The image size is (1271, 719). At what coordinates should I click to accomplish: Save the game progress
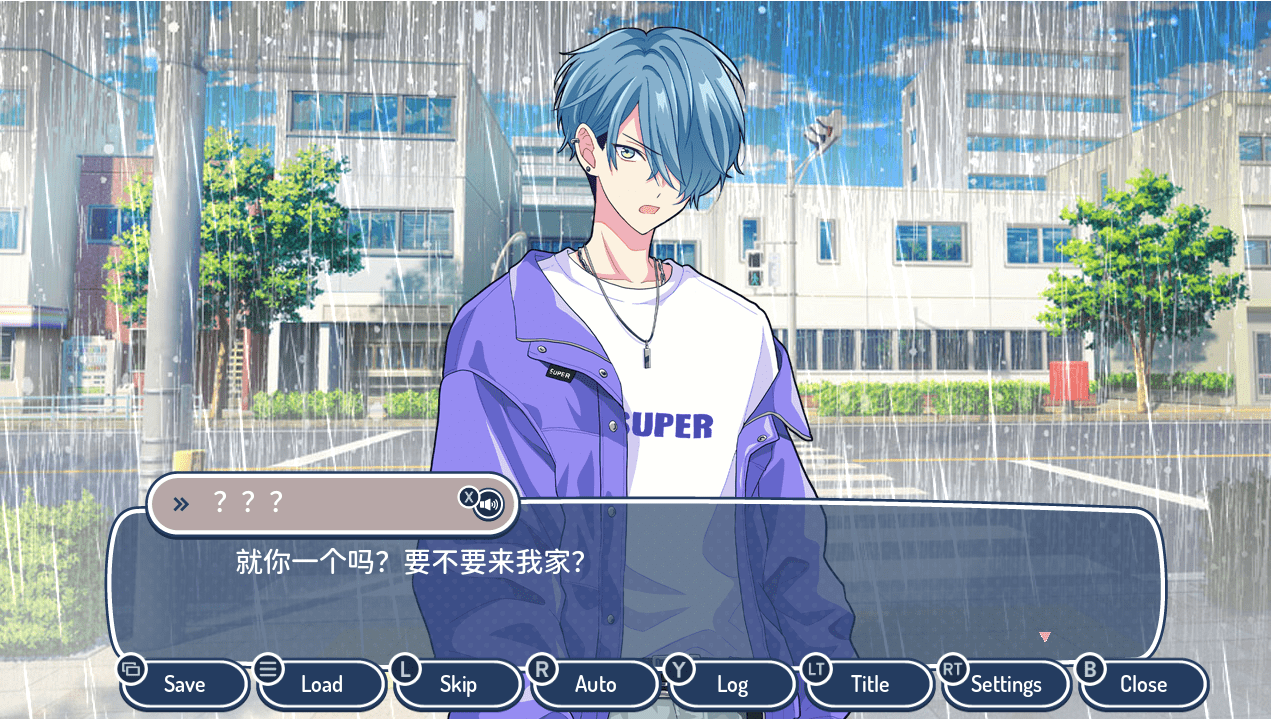[185, 685]
